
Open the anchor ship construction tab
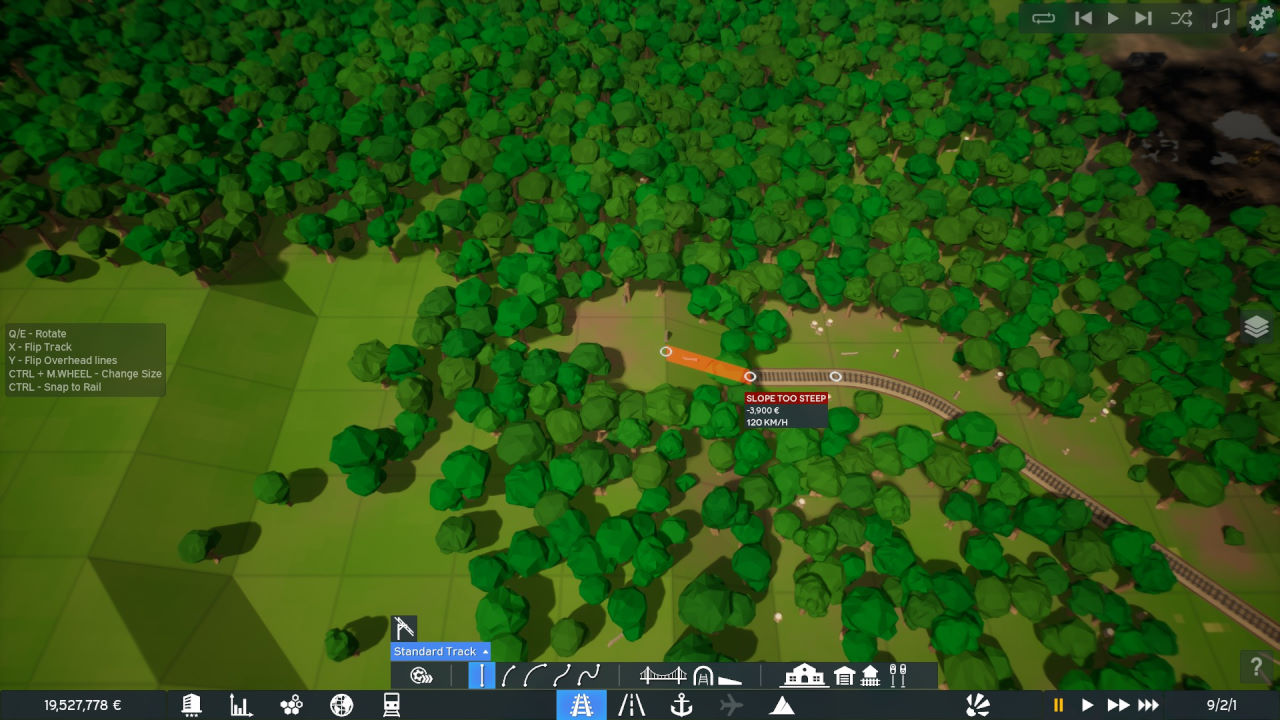point(681,705)
